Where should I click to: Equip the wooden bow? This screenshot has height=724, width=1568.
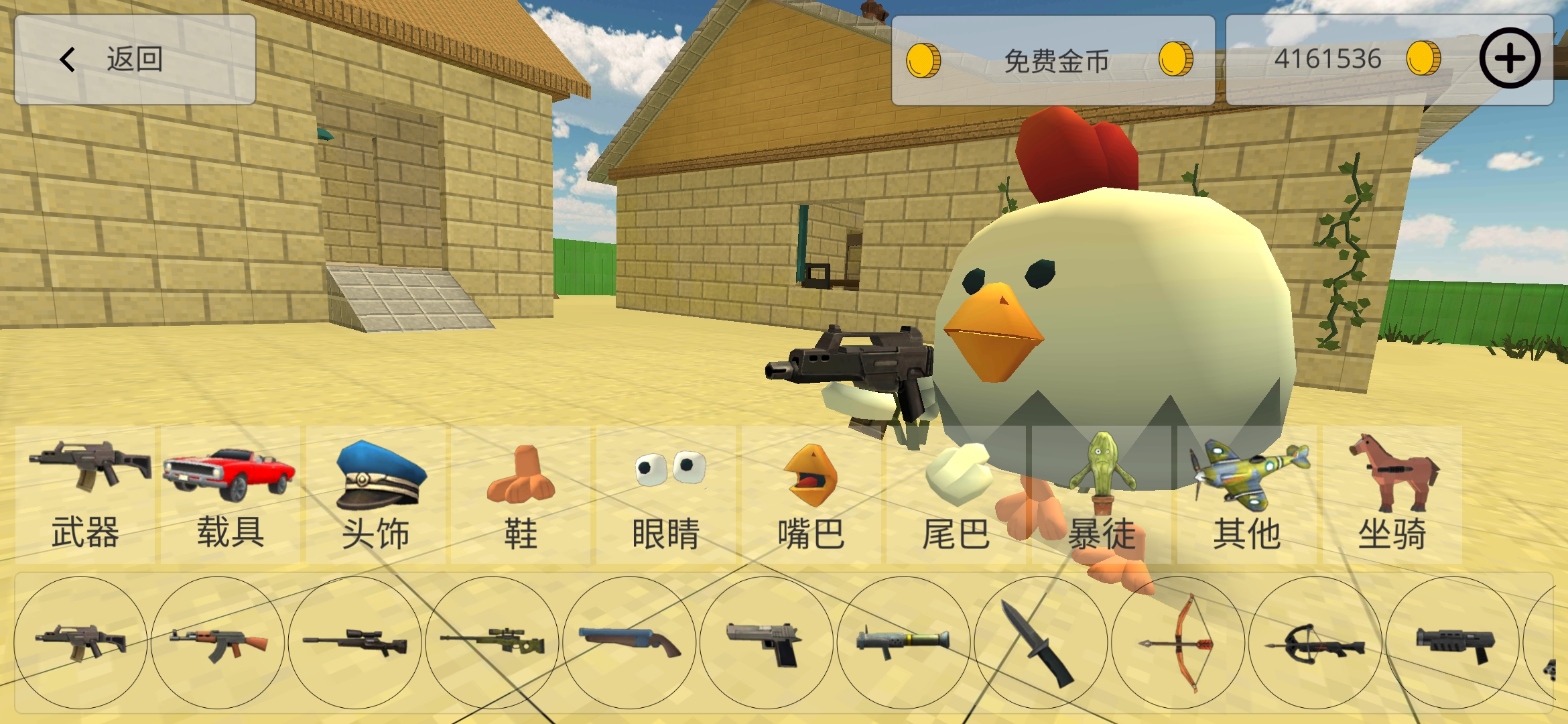(1178, 643)
